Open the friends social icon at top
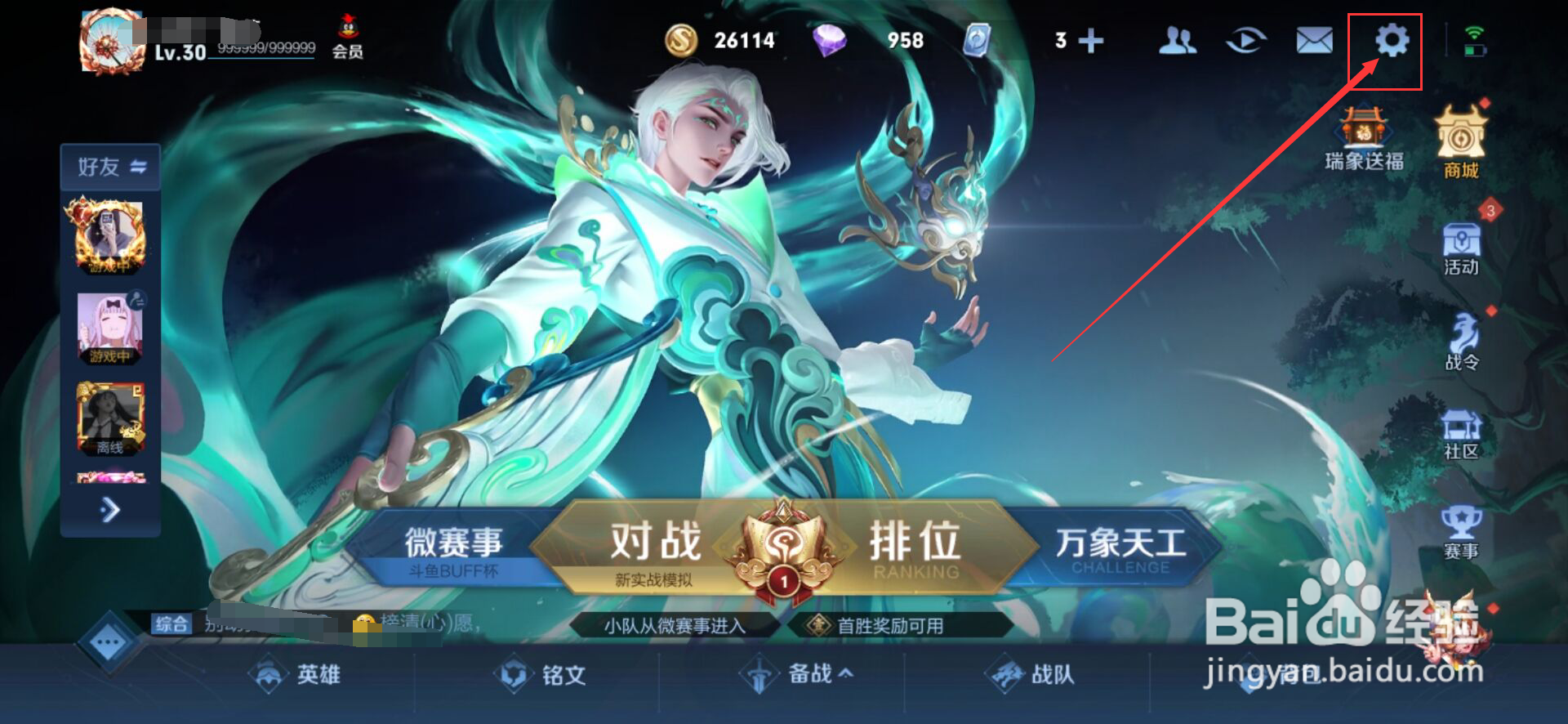 [1176, 40]
